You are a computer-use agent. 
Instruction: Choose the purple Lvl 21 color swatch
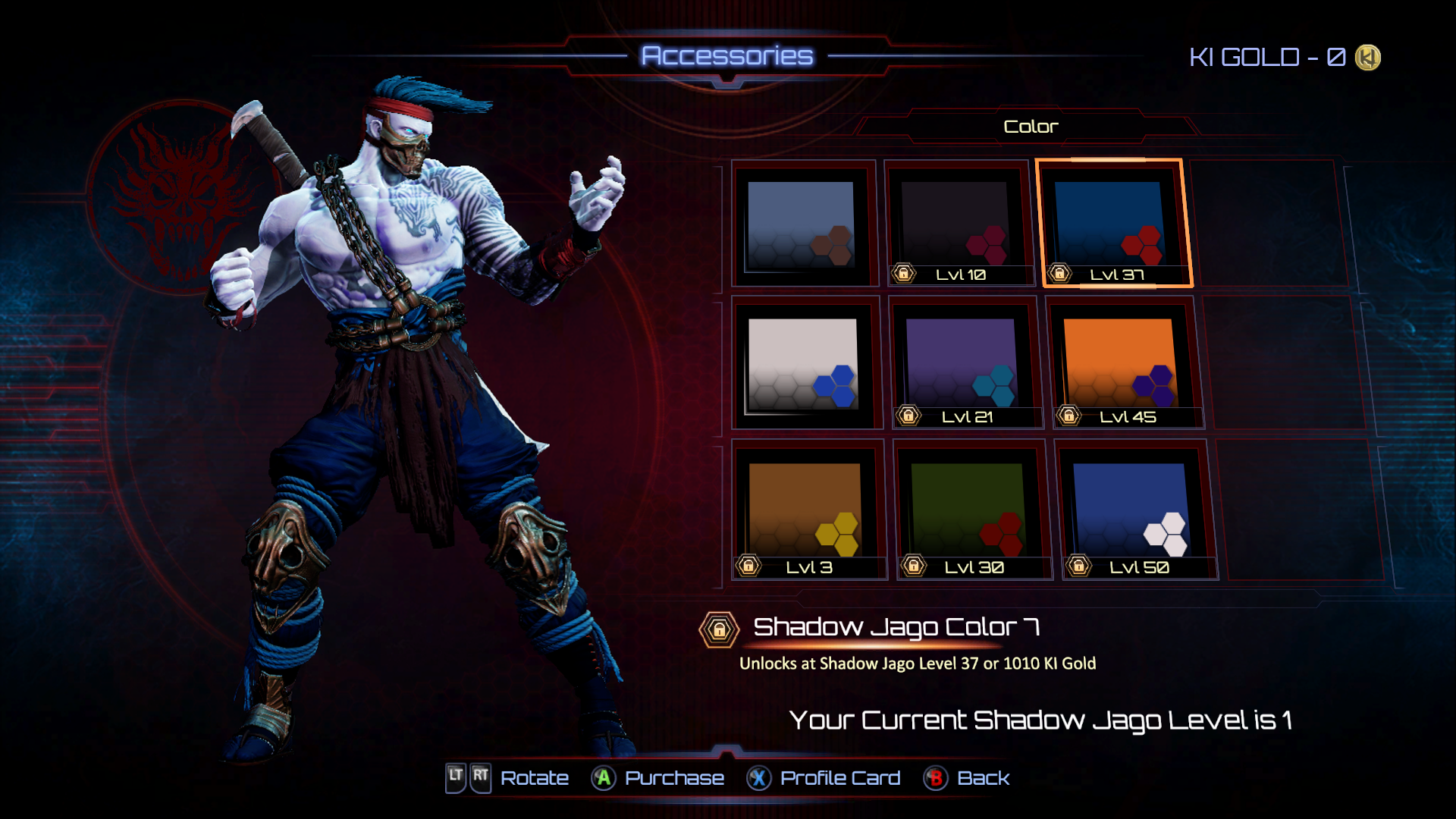[x=963, y=365]
